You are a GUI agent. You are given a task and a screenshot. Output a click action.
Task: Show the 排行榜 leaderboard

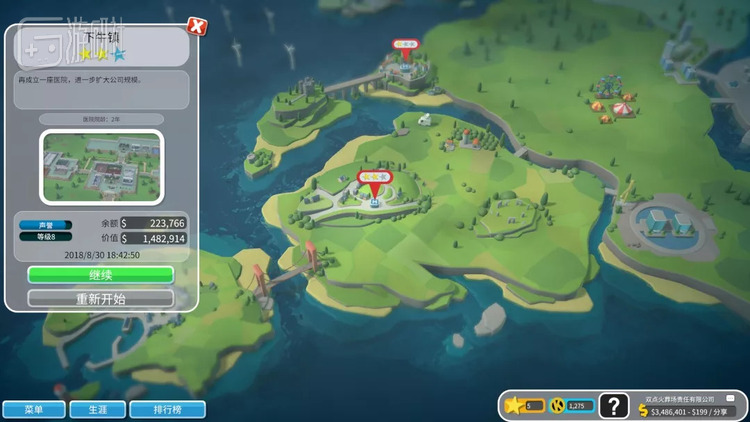(x=167, y=409)
